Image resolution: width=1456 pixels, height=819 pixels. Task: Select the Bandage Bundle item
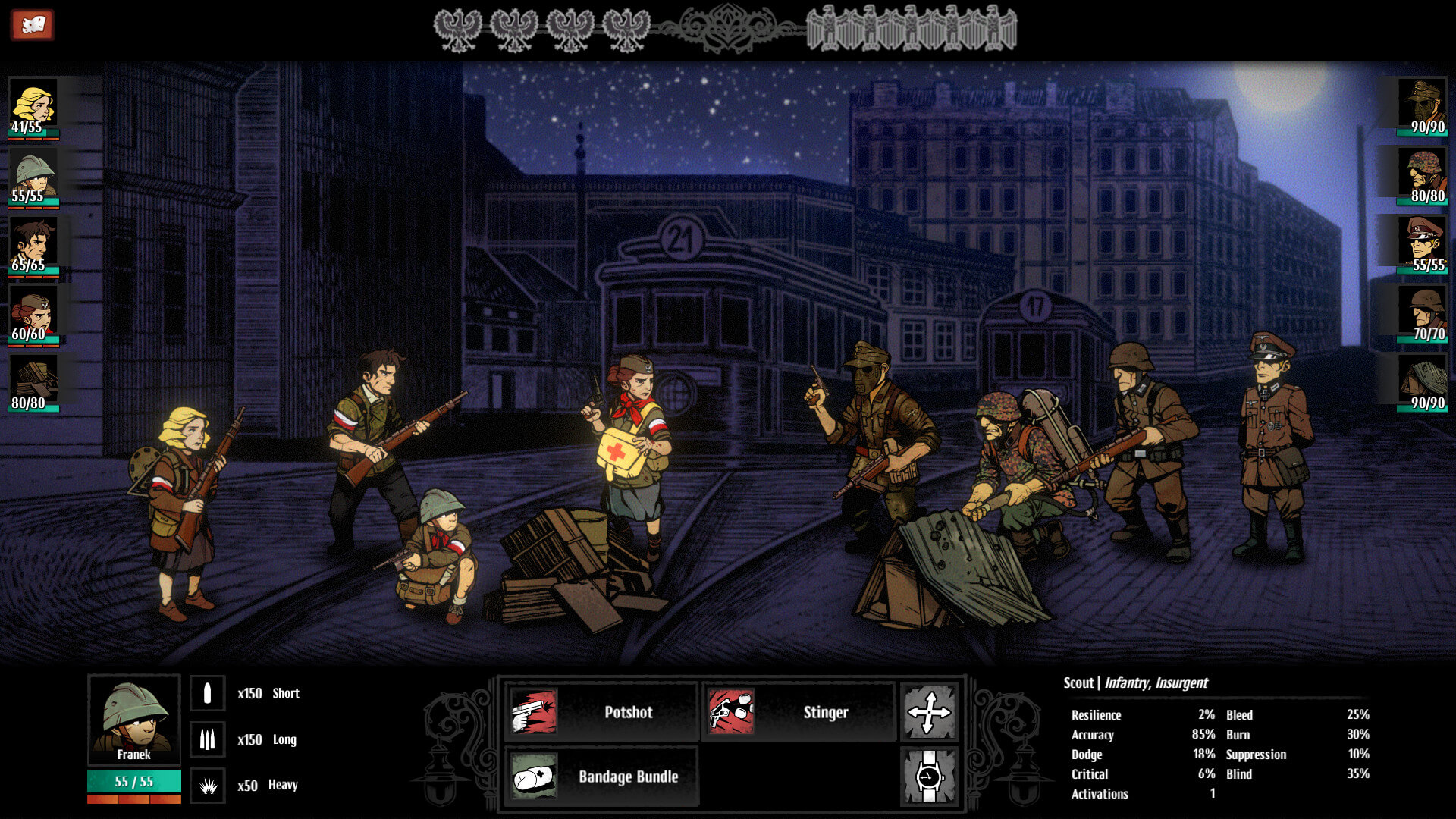coord(601,777)
